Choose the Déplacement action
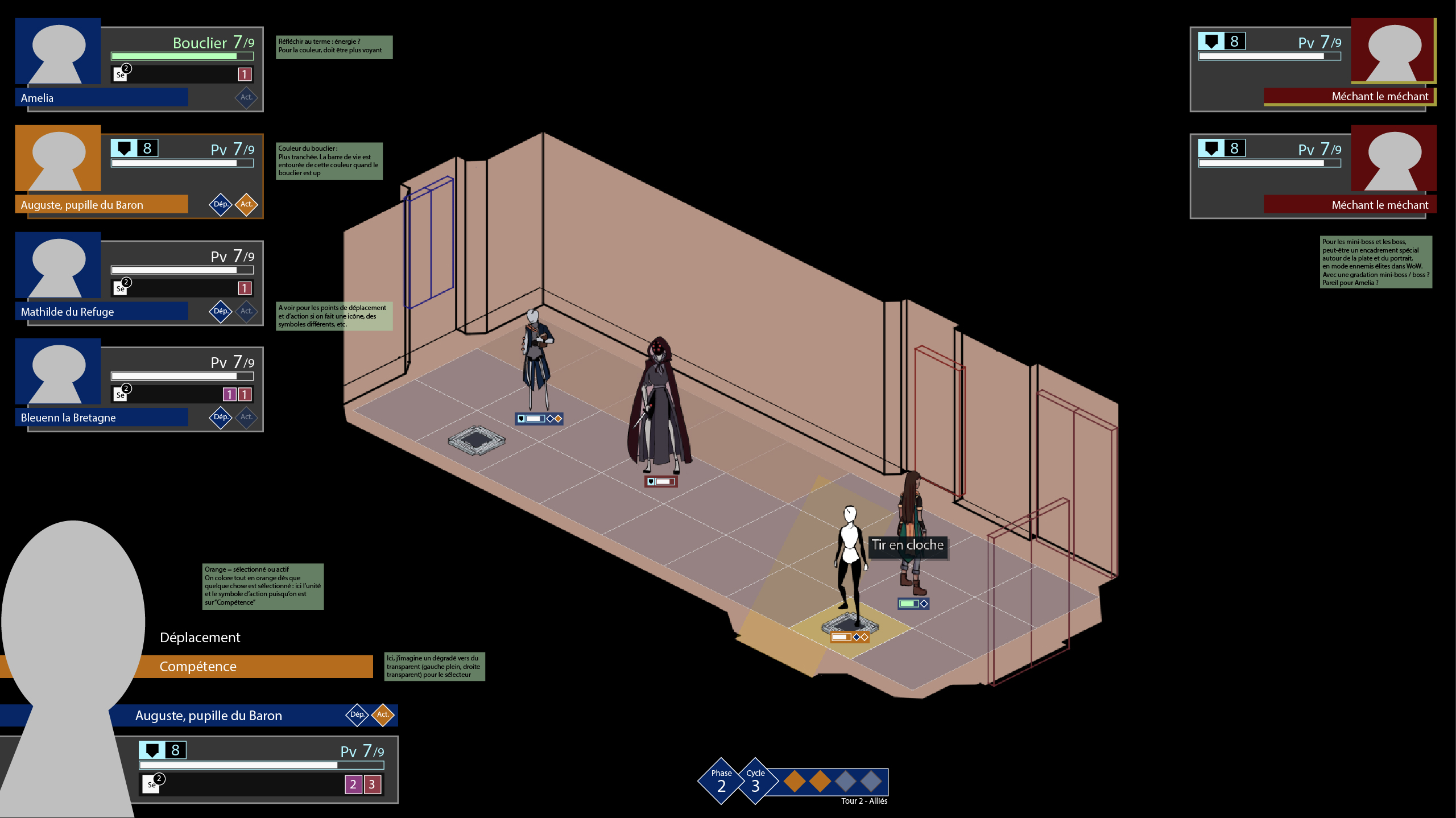 200,637
